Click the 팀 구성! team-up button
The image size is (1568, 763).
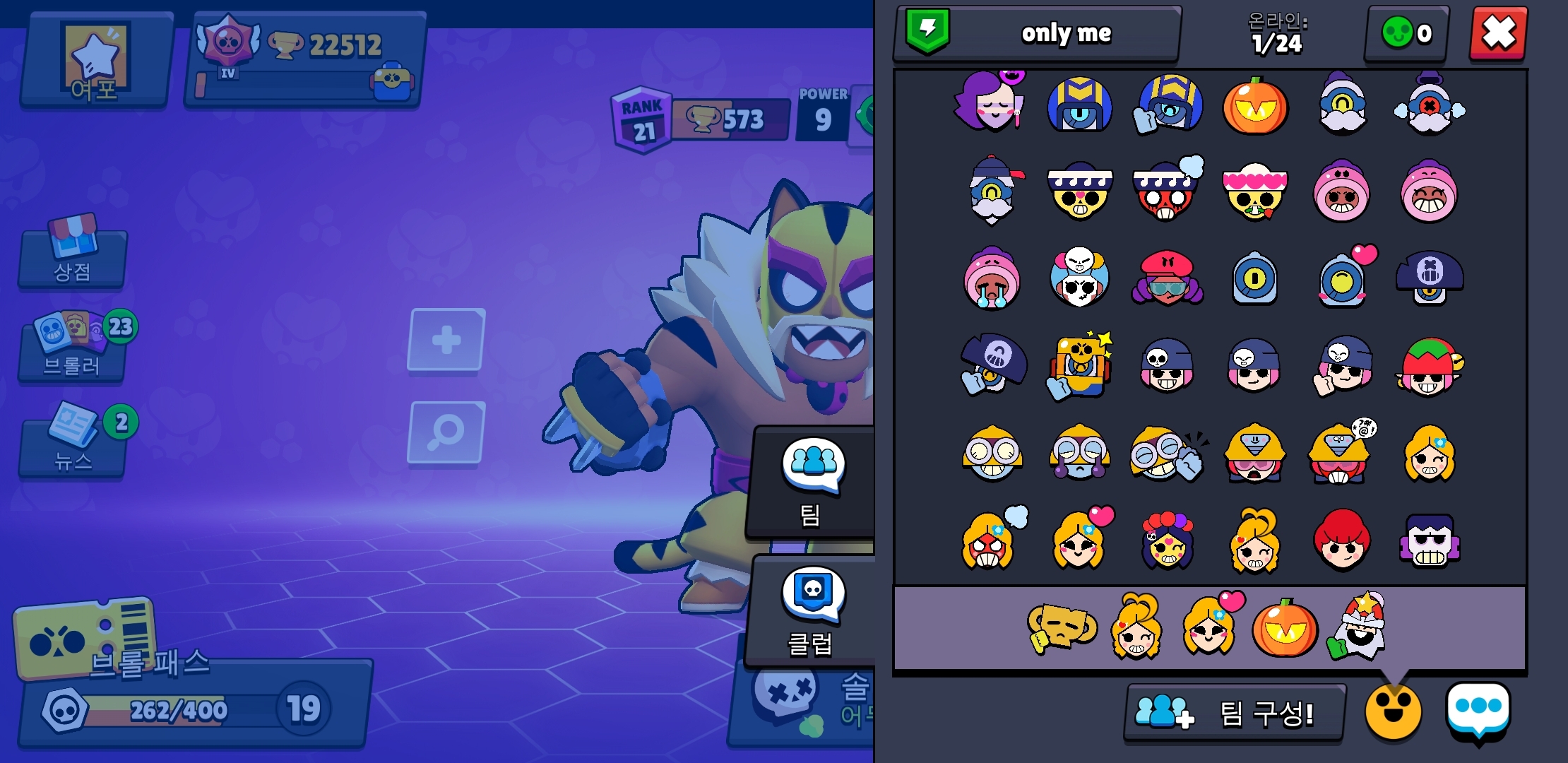1234,713
